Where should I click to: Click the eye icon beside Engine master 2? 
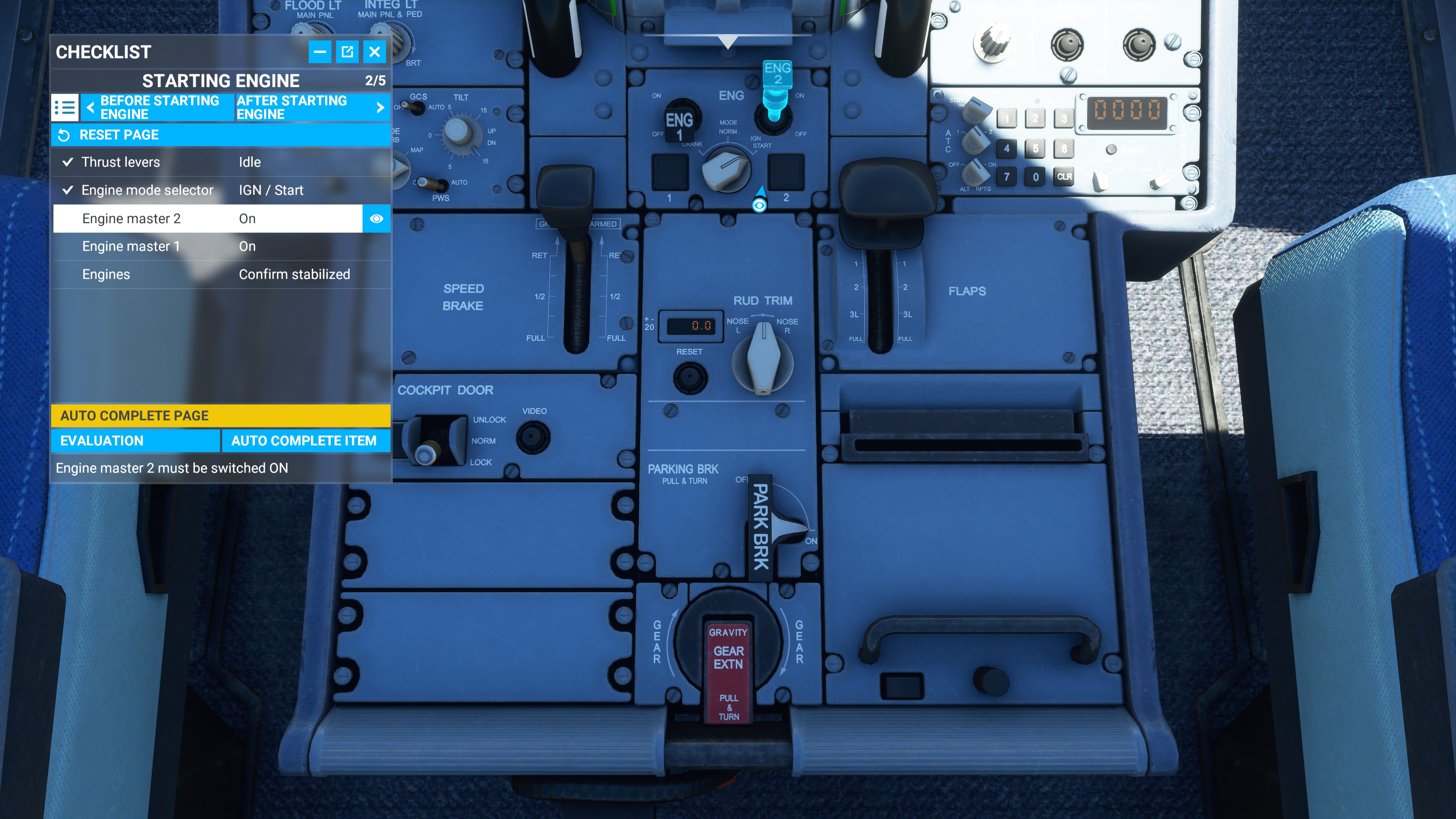[x=376, y=218]
